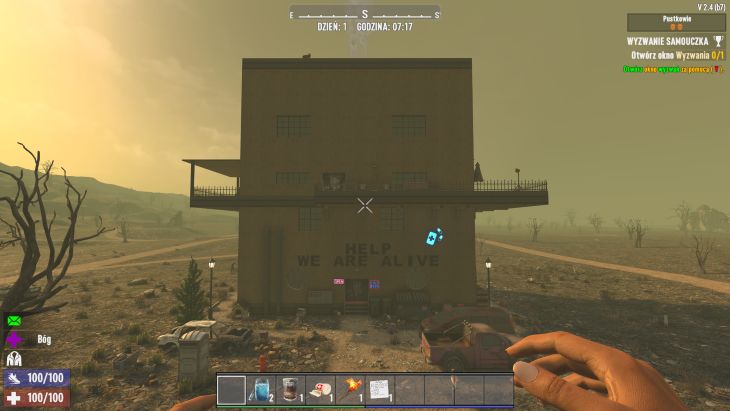The width and height of the screenshot is (730, 411).
Task: Select the water jar hotbar slot
Action: pos(260,390)
